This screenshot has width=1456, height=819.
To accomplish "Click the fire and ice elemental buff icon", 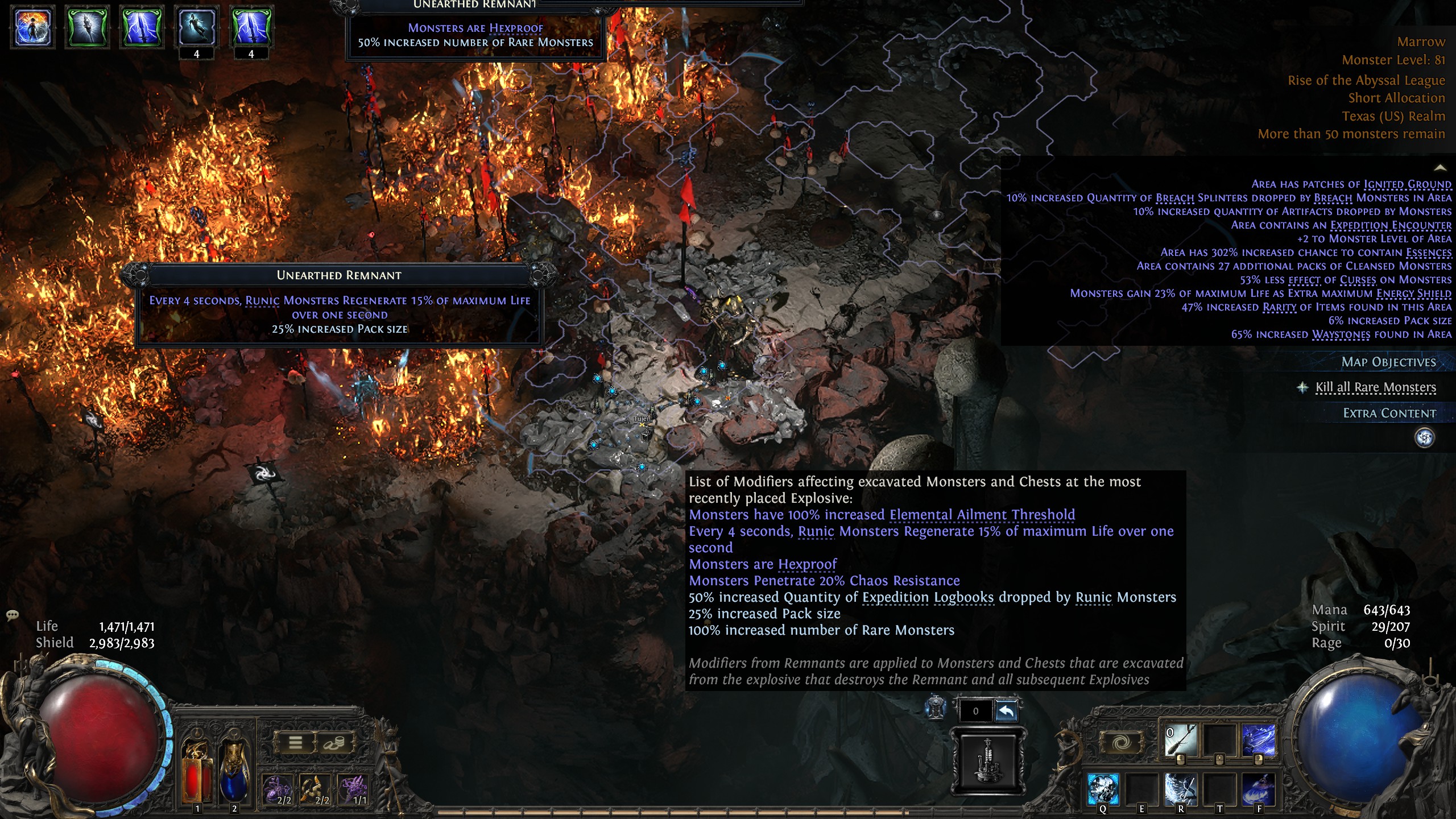I will (33, 27).
